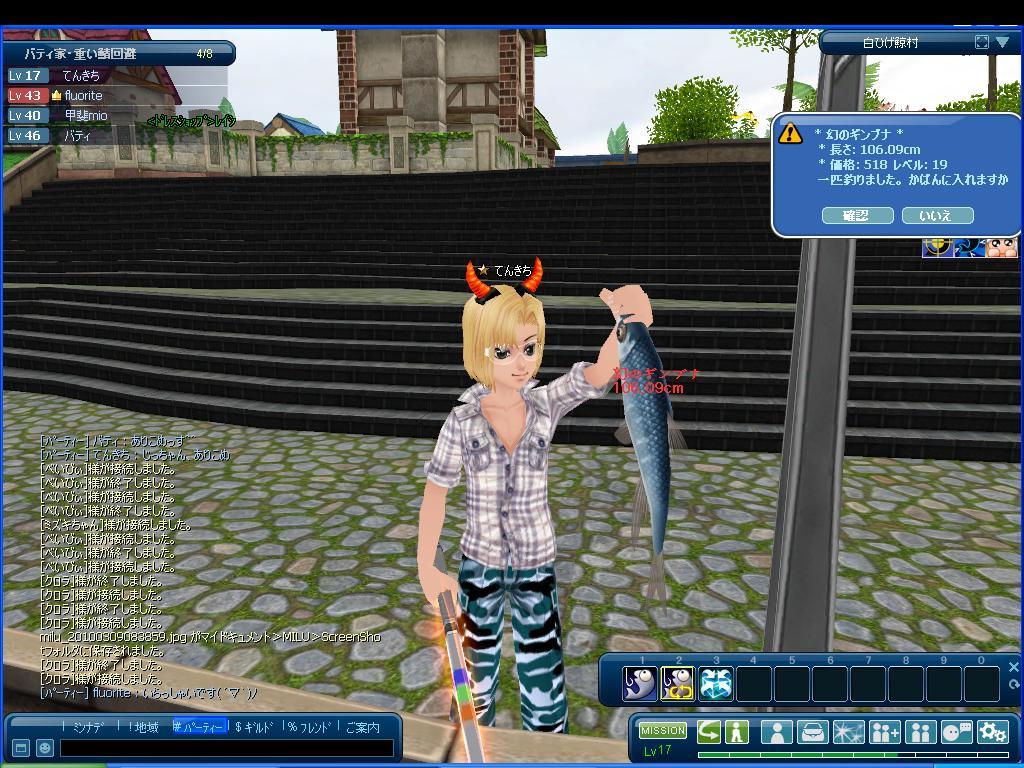Expand the 白ひげ鯨村 map with the fullscreen icon
This screenshot has width=1024, height=768.
(981, 42)
